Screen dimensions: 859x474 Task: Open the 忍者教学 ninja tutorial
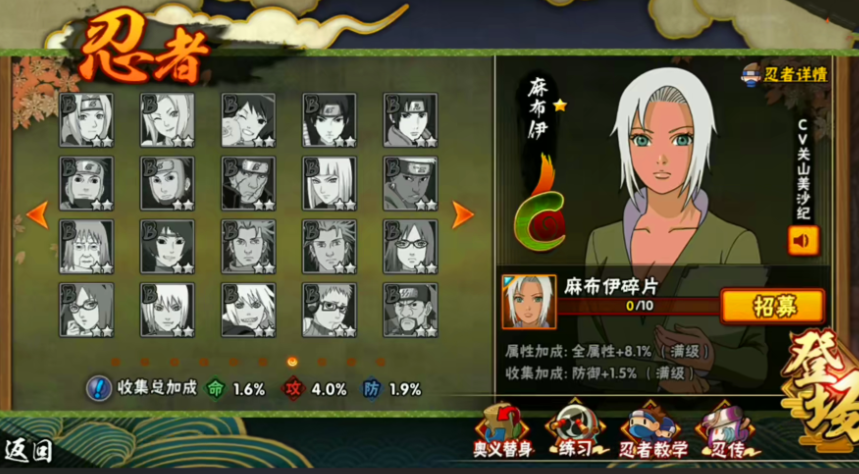(652, 431)
